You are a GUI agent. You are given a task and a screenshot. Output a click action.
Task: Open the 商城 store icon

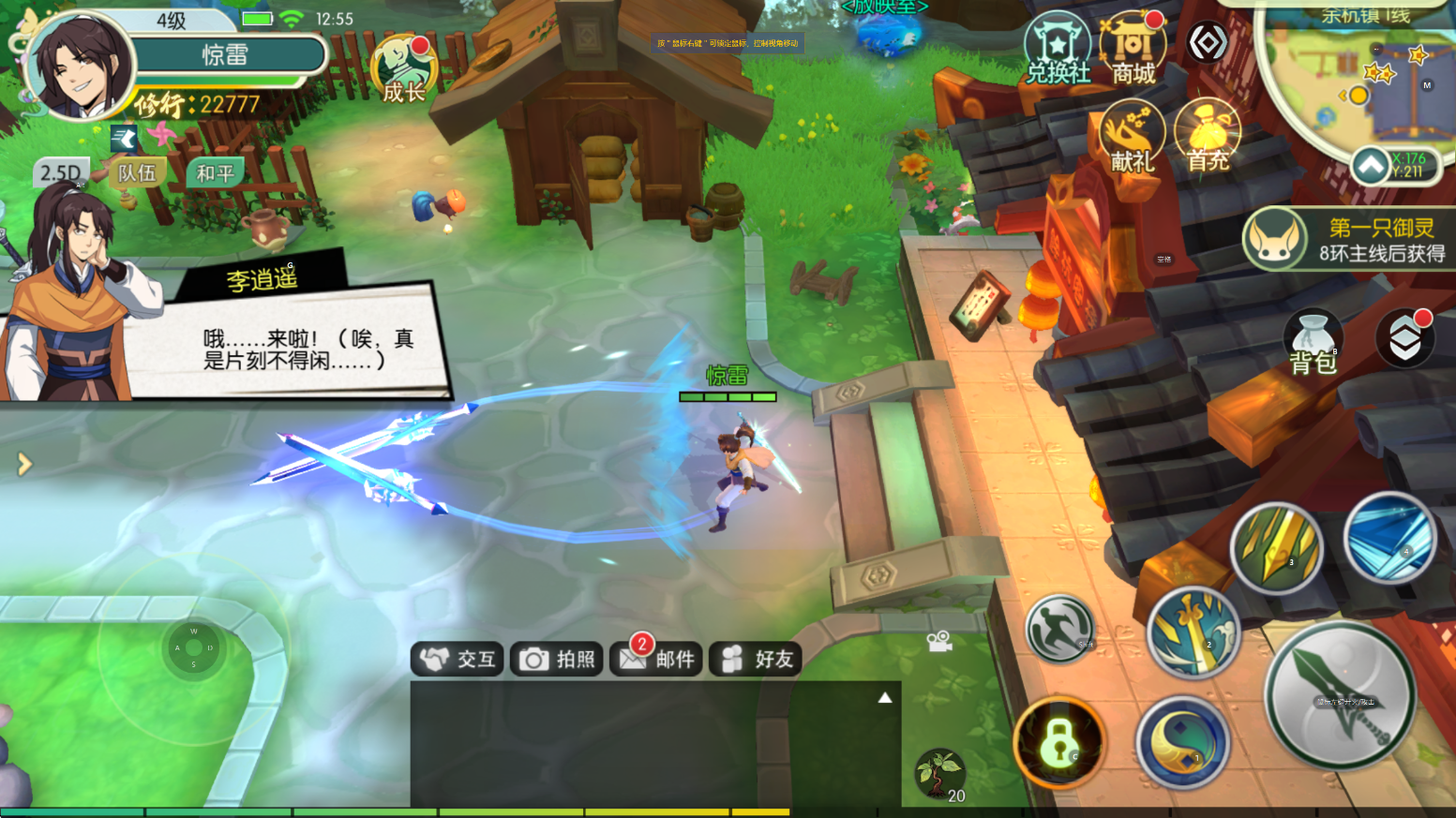1133,49
